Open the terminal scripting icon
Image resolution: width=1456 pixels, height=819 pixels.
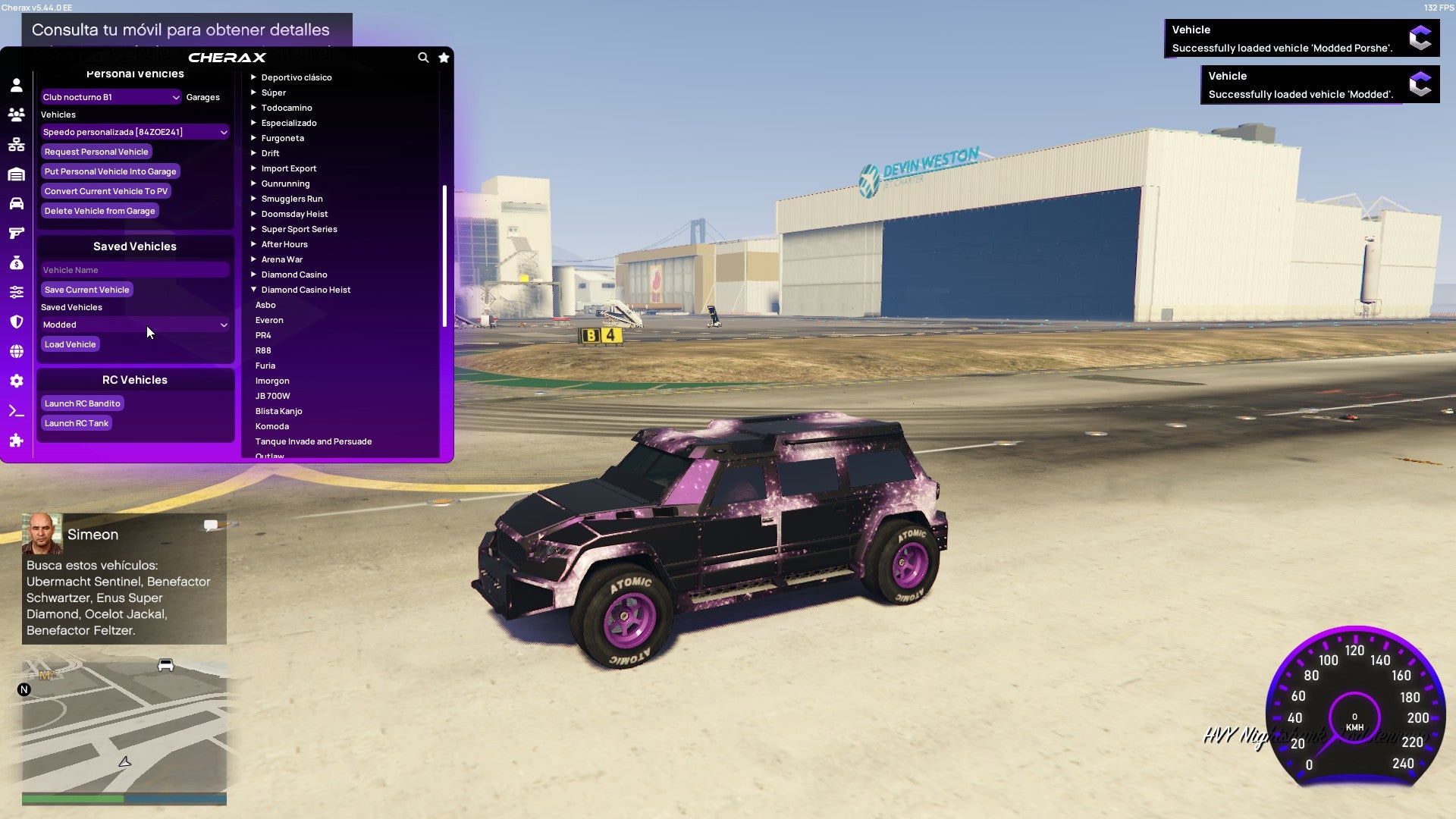pyautogui.click(x=17, y=410)
